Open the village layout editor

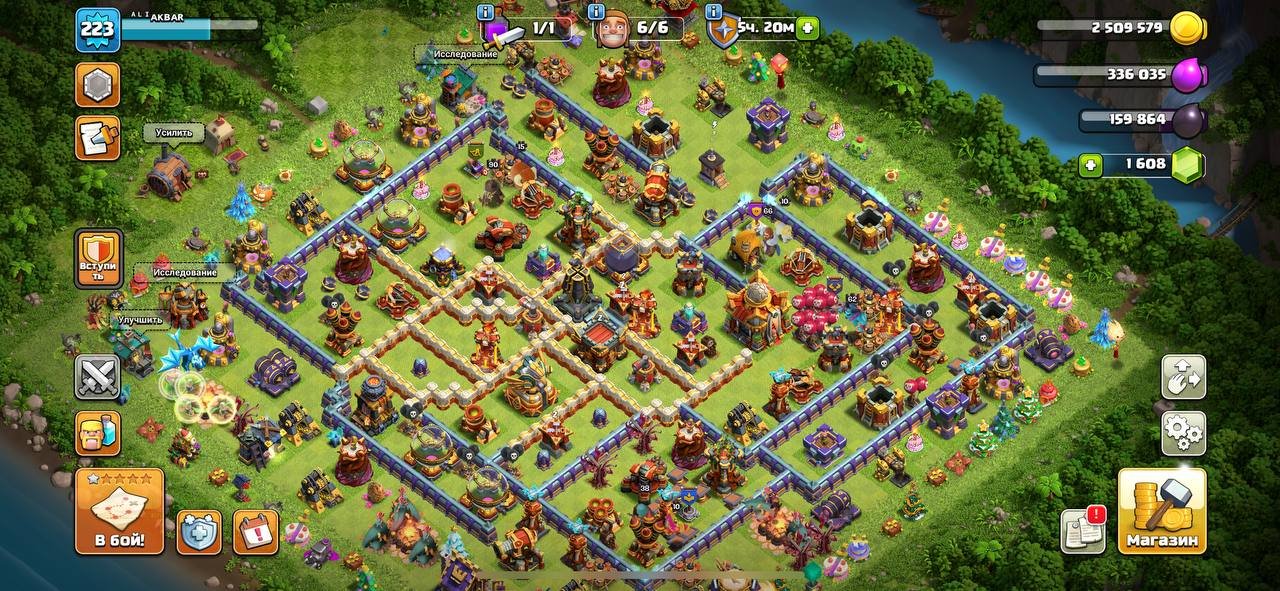pos(1183,377)
